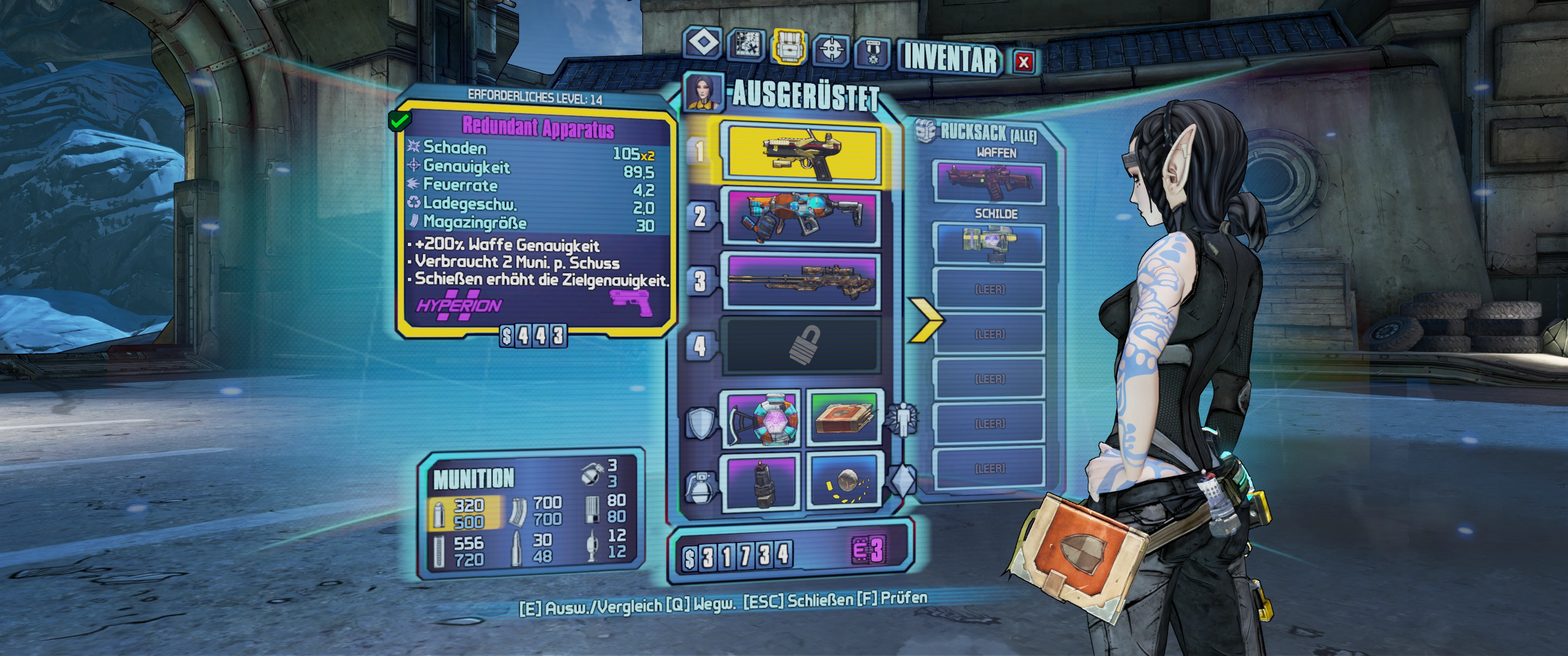
Task: Click the yellow arrow toward the backpack
Action: click(x=925, y=319)
